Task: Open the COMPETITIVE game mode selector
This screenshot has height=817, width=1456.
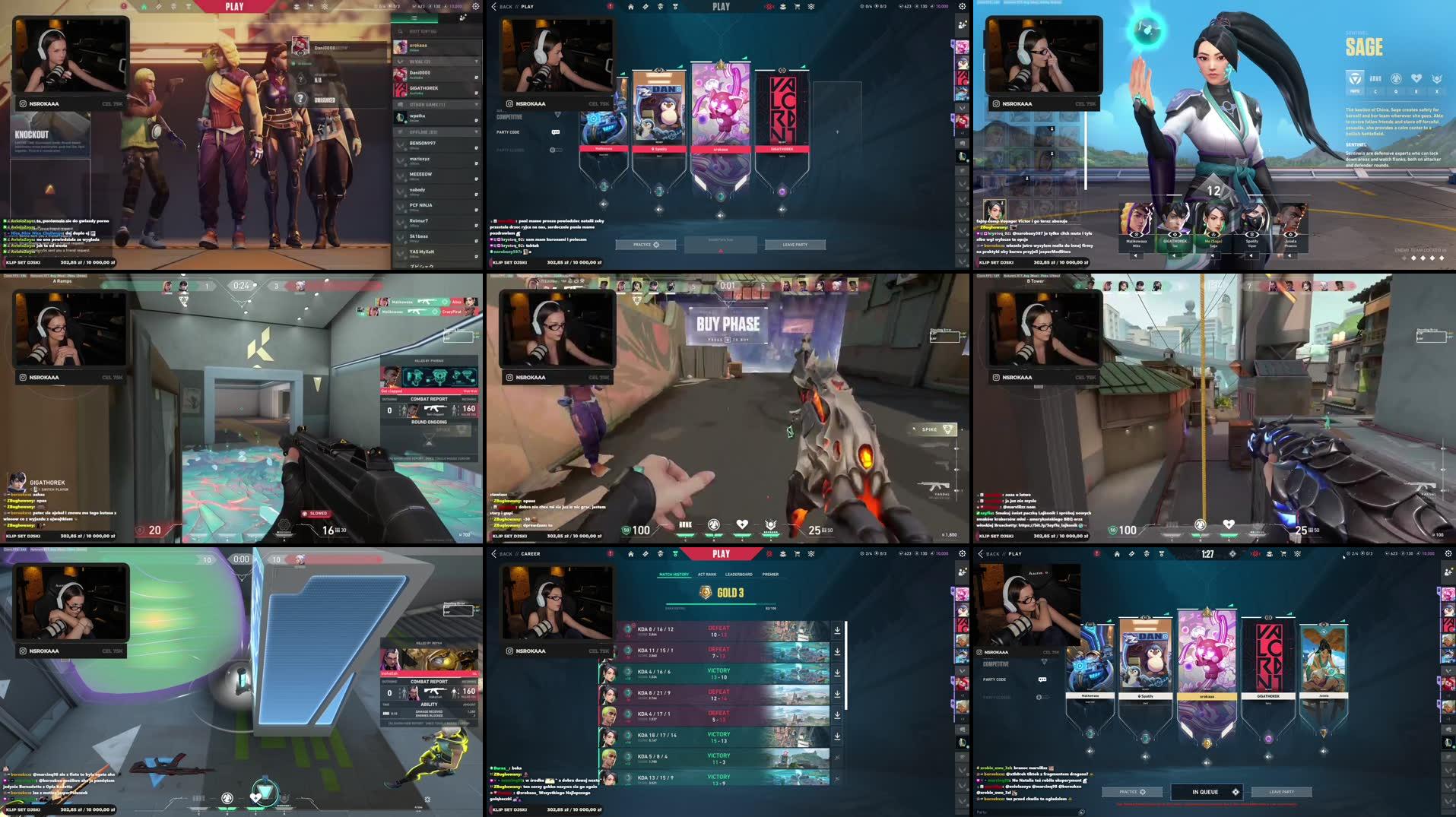Action: click(509, 116)
